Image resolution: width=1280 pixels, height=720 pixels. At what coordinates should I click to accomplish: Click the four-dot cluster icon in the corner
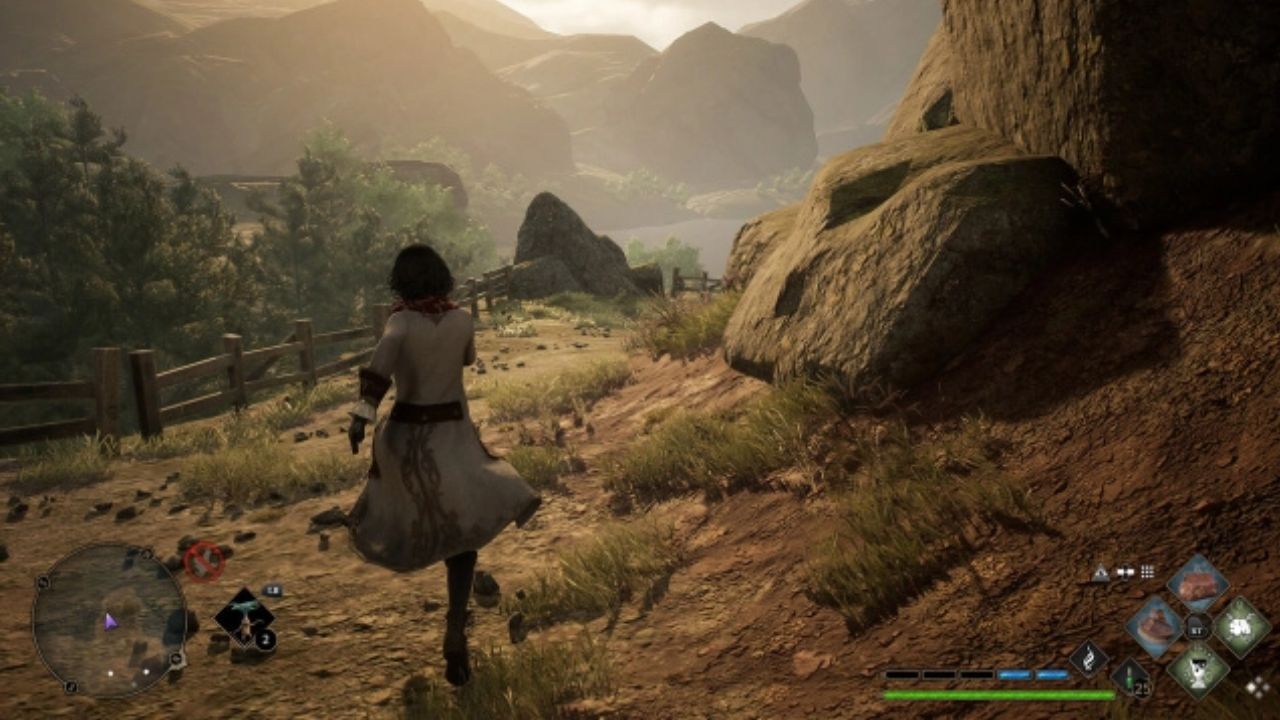[1256, 688]
